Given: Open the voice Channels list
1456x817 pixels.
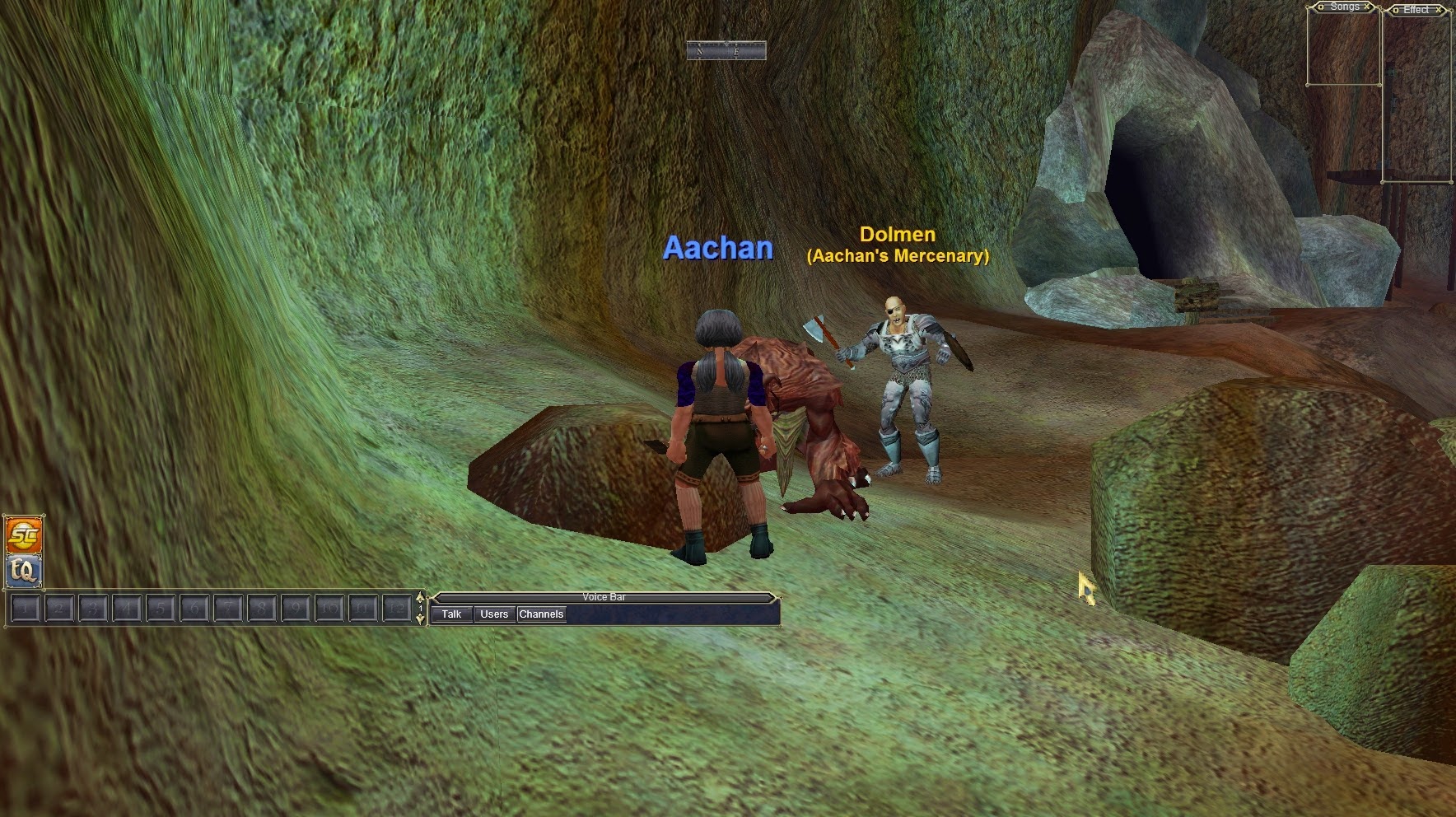Looking at the screenshot, I should (541, 614).
